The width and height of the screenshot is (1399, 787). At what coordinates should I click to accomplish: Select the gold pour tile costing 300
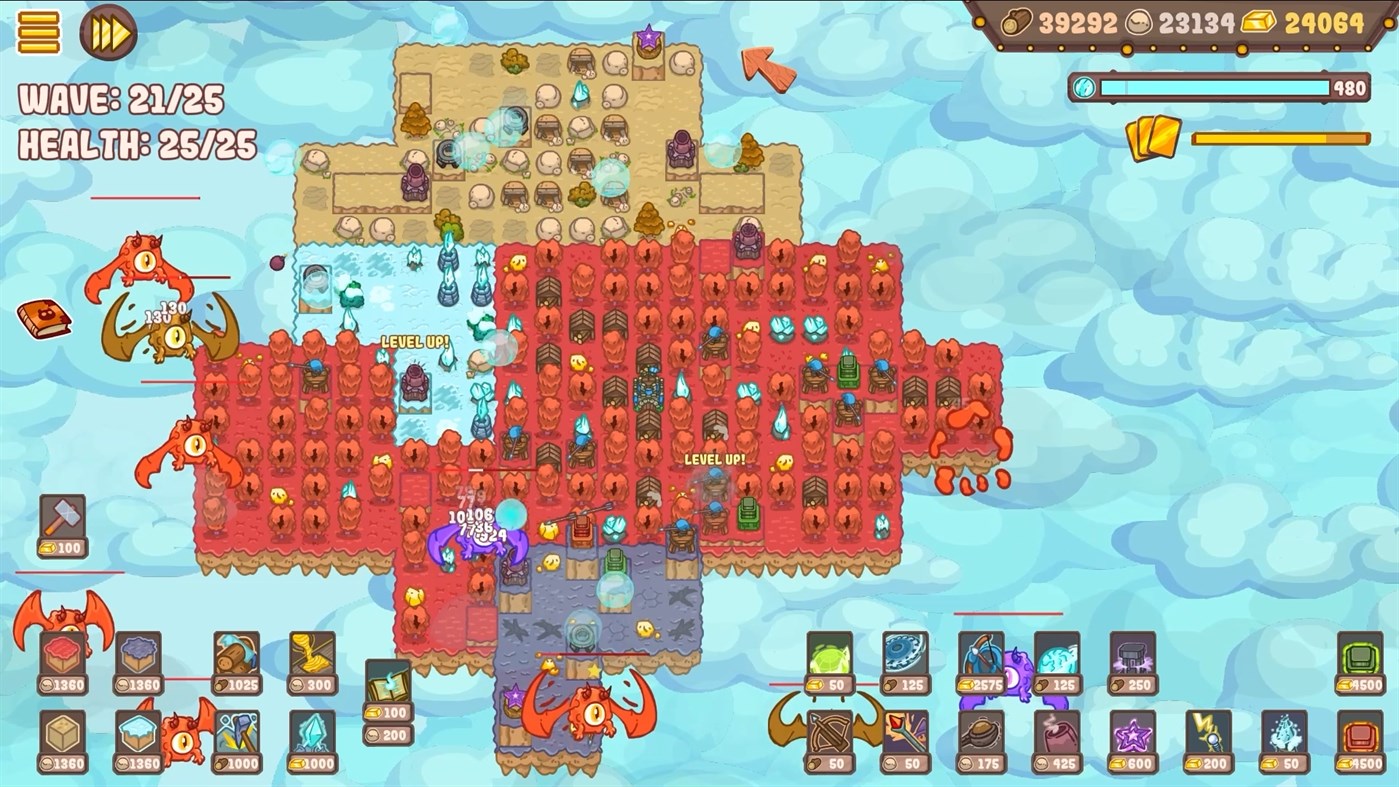point(312,653)
